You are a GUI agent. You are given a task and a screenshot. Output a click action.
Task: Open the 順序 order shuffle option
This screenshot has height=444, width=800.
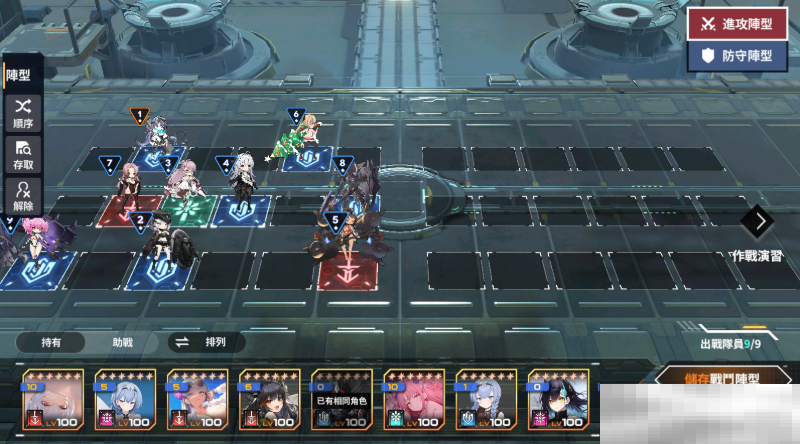pyautogui.click(x=22, y=111)
